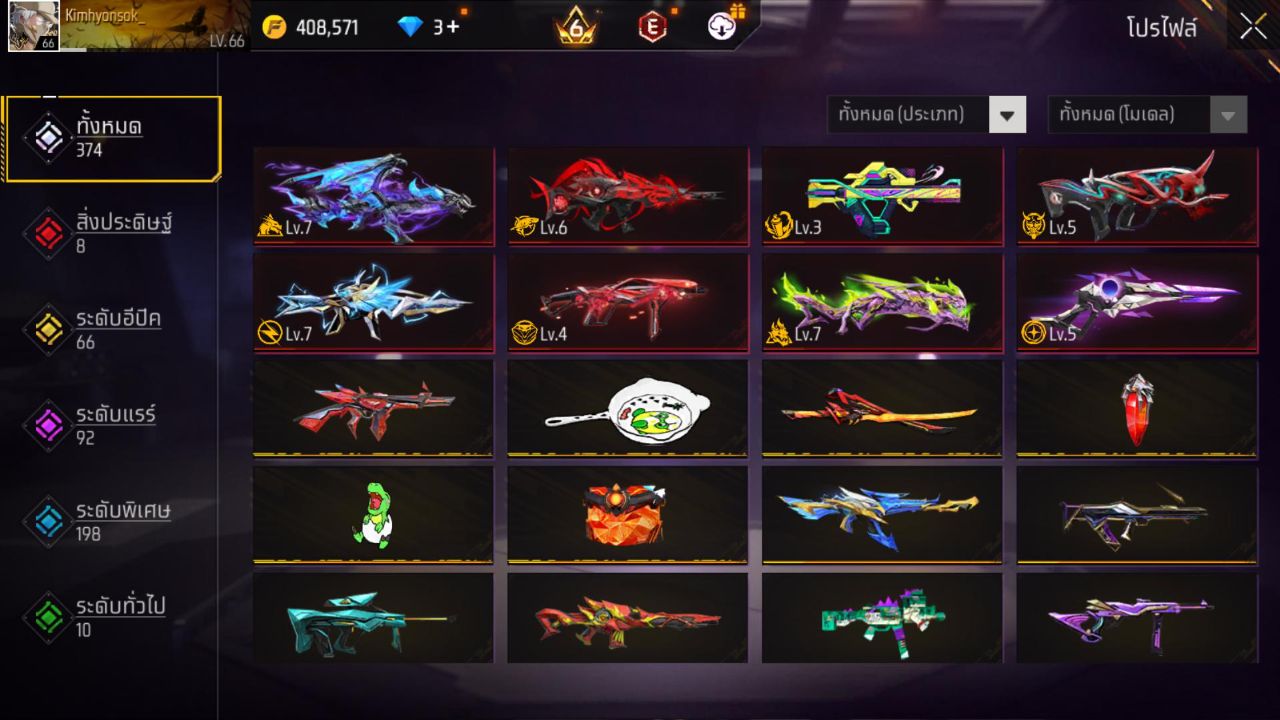Click the red diamond icon for สิ่งประดิษฐ์
Viewport: 1280px width, 720px height.
(x=48, y=233)
